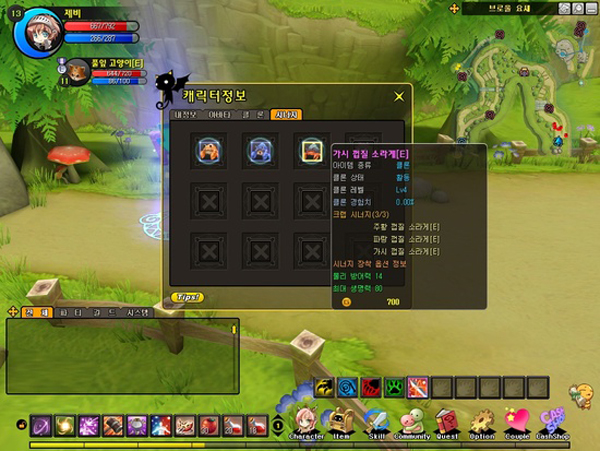Open the Character menu
This screenshot has height=451, width=600.
pyautogui.click(x=306, y=422)
